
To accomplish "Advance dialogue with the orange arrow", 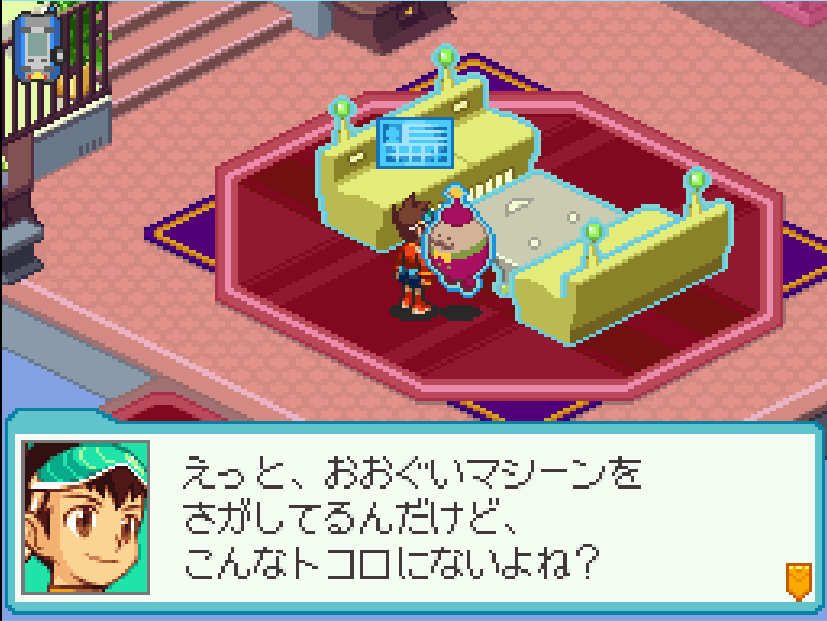I will point(797,580).
